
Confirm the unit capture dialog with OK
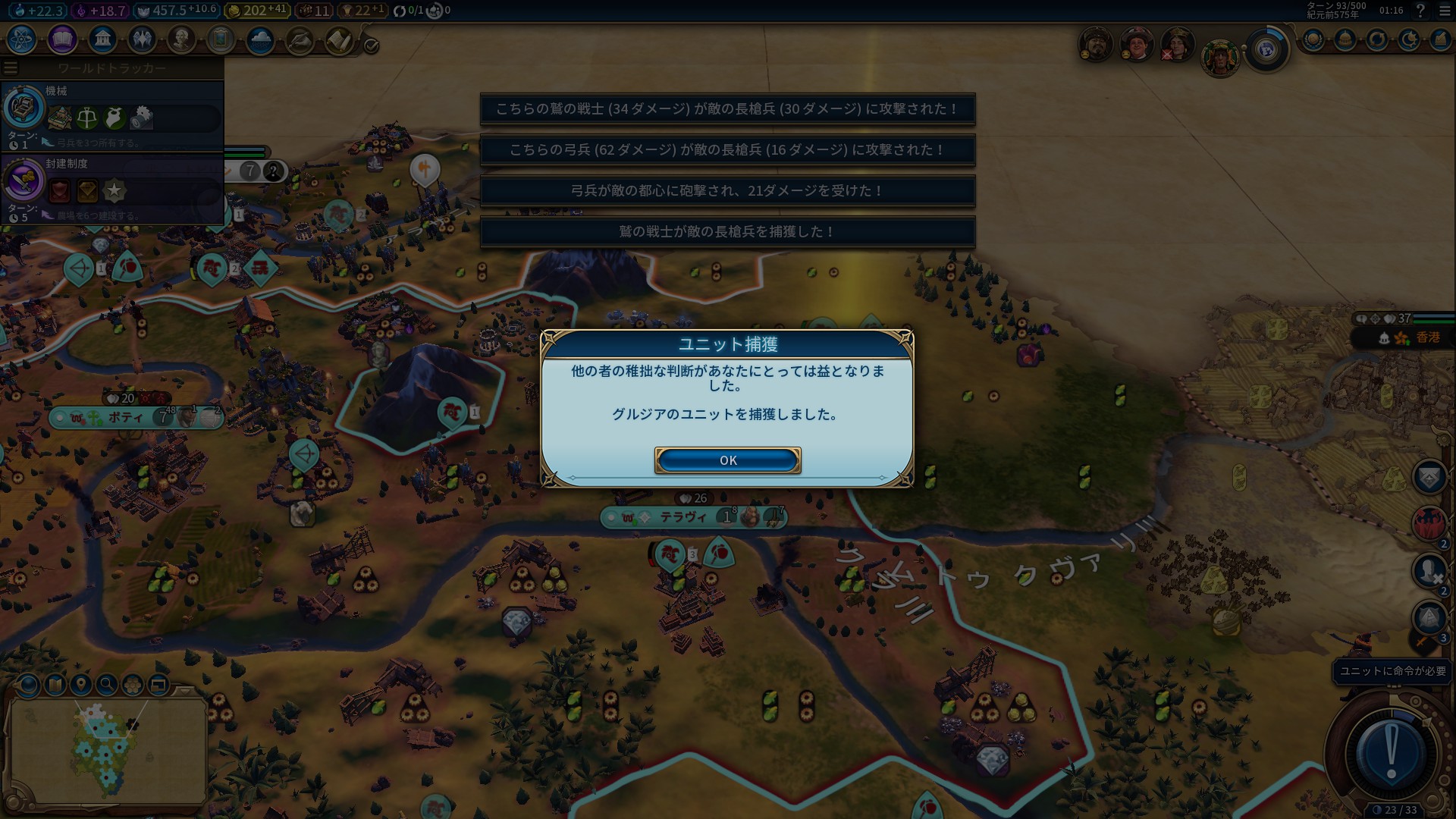click(x=727, y=460)
